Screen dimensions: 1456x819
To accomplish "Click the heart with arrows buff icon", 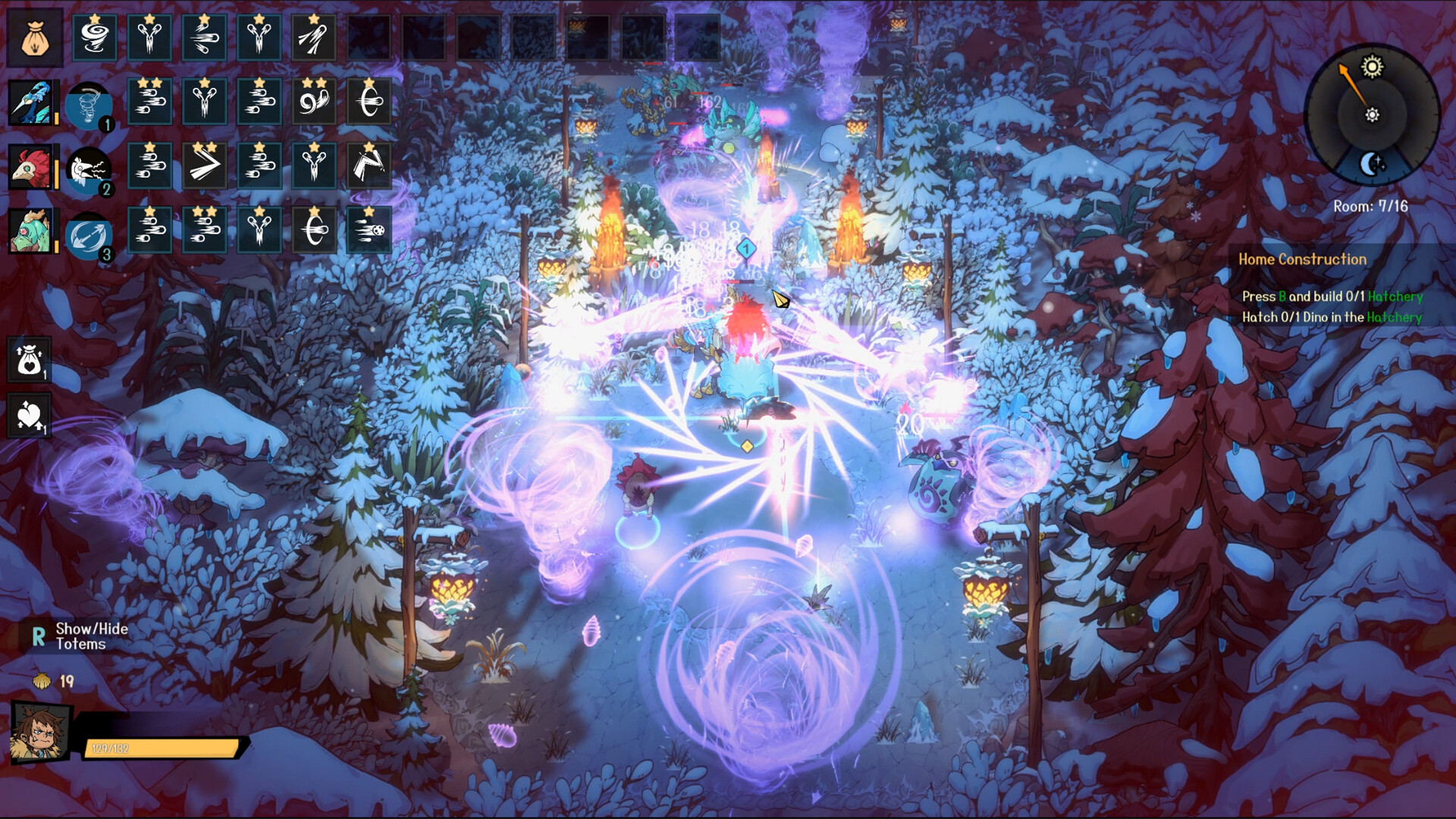I will pos(29,416).
